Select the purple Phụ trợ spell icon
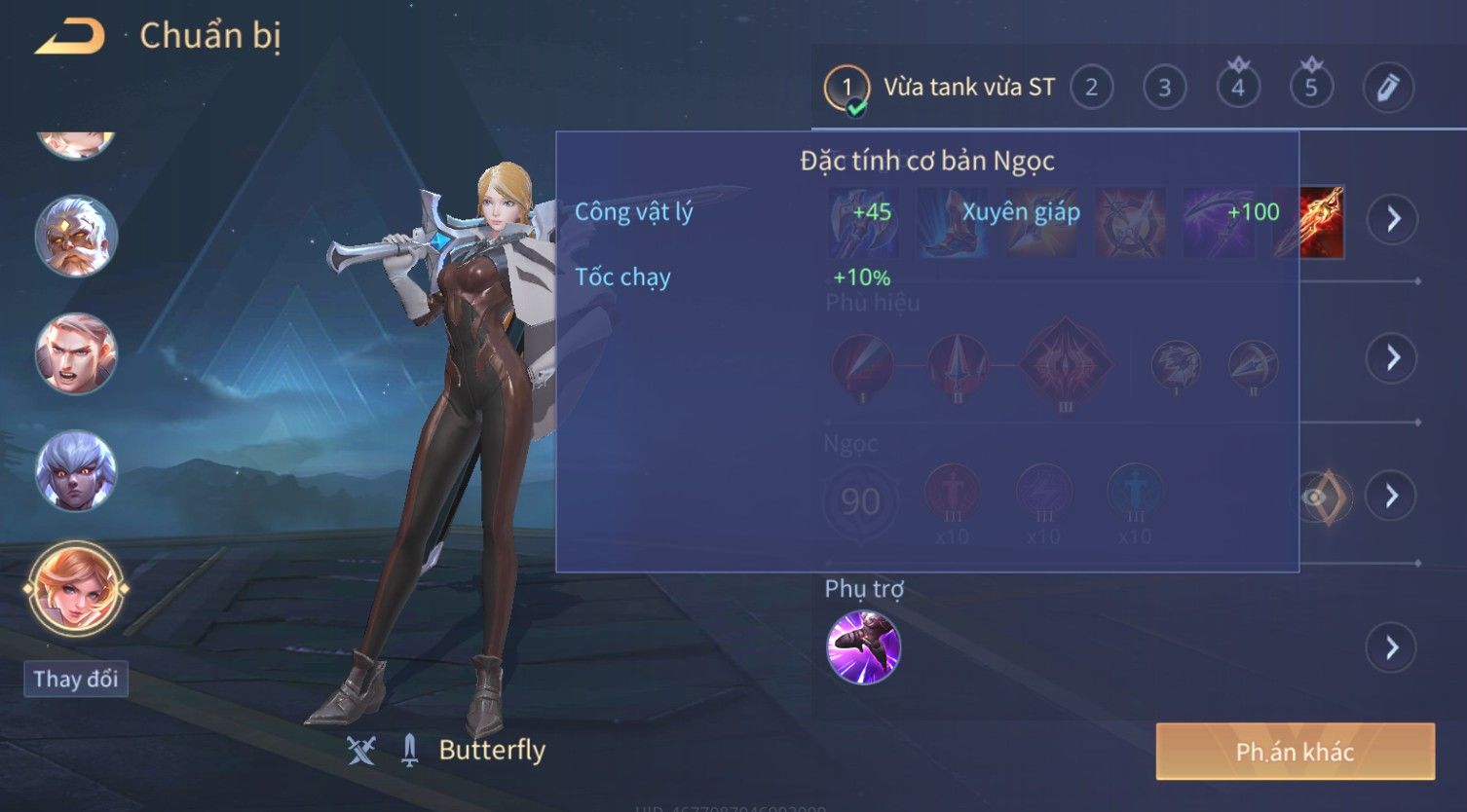 [863, 647]
